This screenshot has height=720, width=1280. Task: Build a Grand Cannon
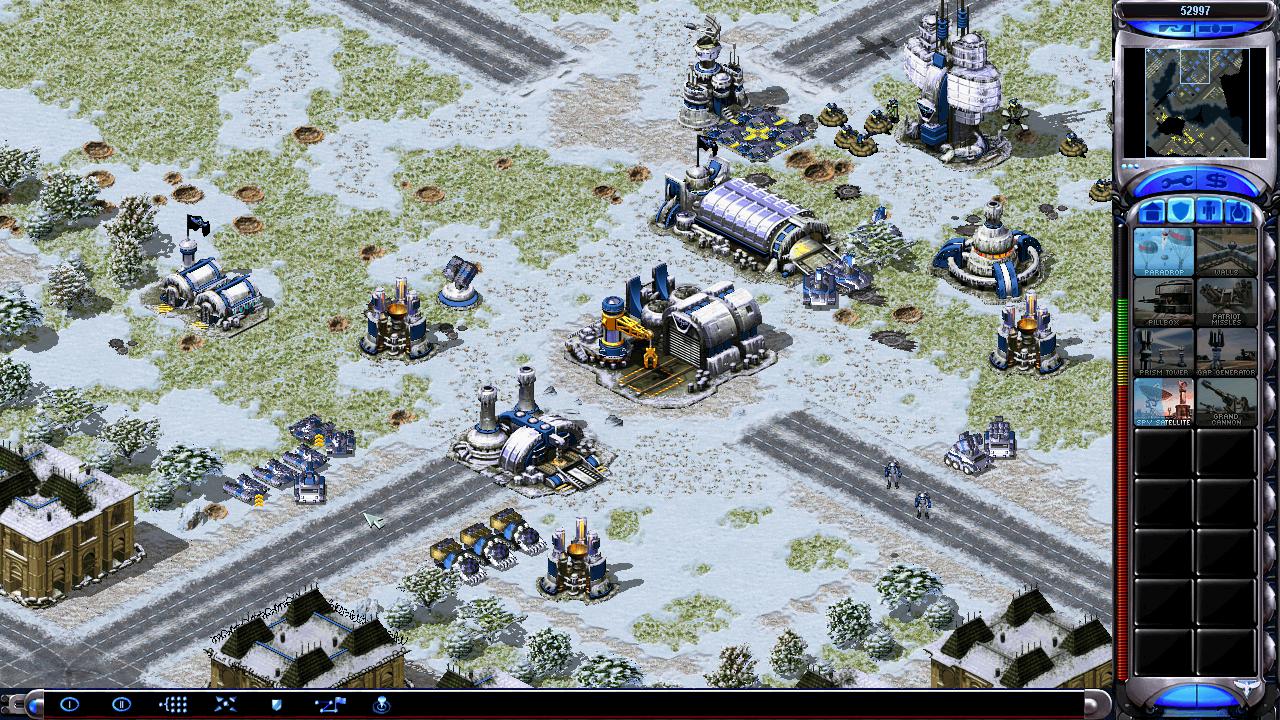1226,402
